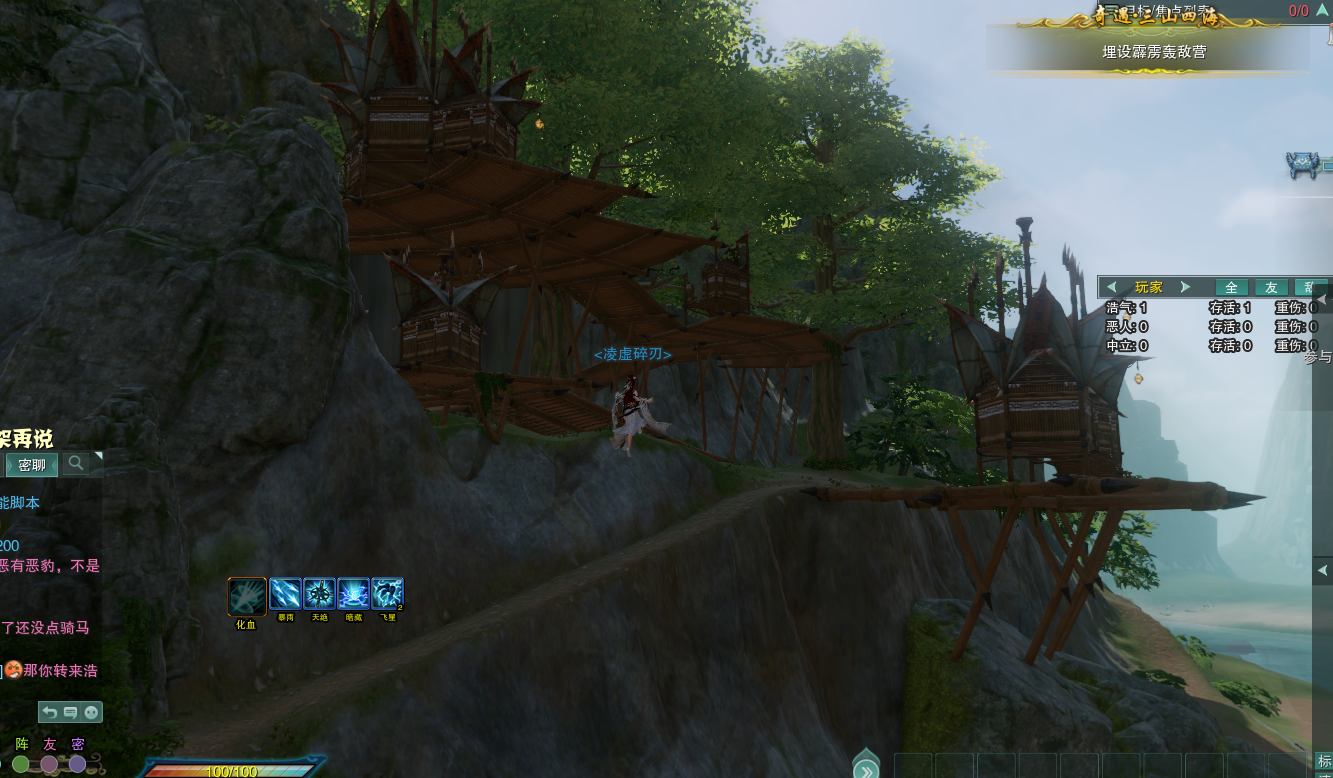
Task: Click the blue crab-shaped emblem icon
Action: 1302,166
